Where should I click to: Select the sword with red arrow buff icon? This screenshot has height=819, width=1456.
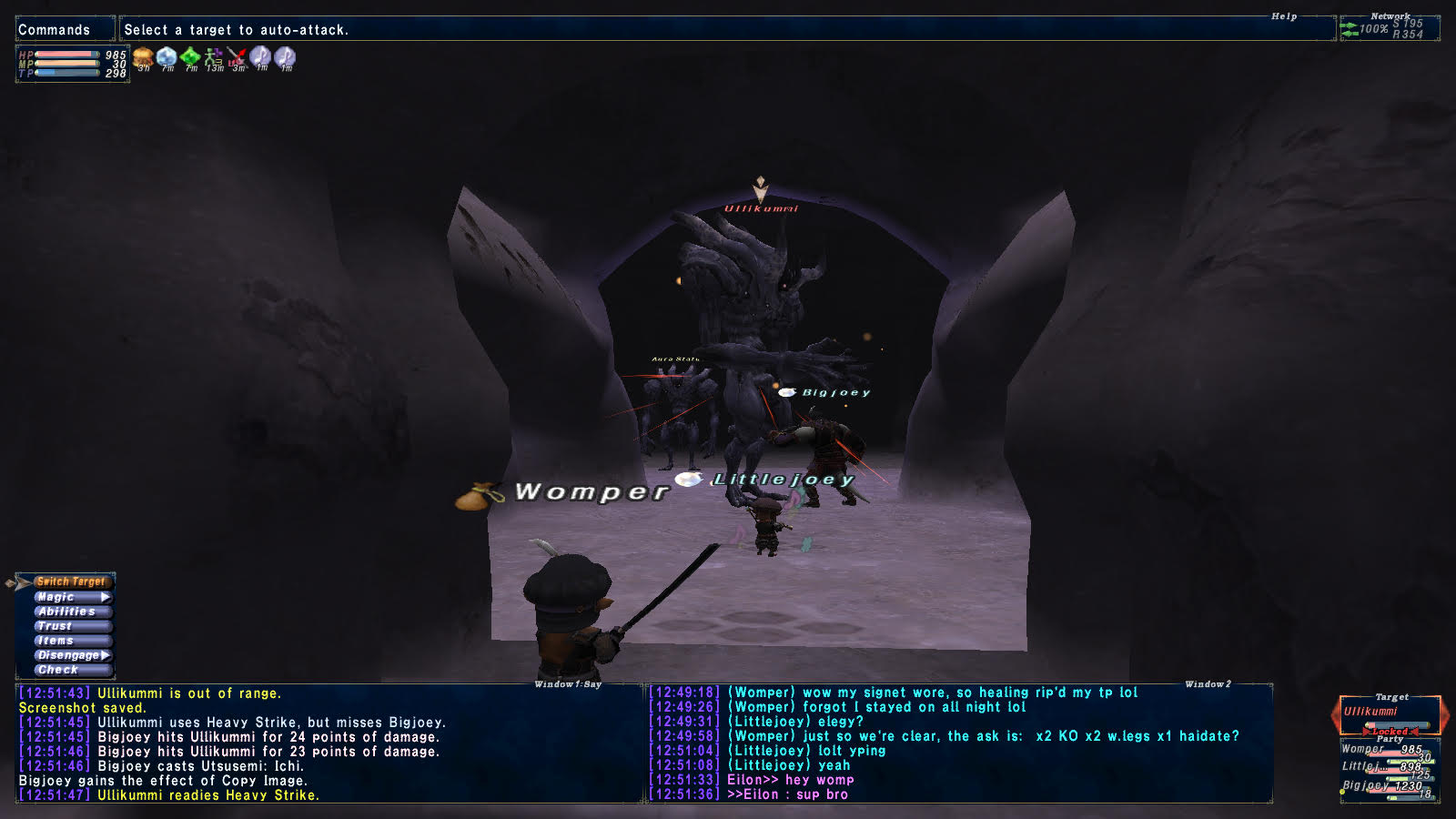point(238,58)
